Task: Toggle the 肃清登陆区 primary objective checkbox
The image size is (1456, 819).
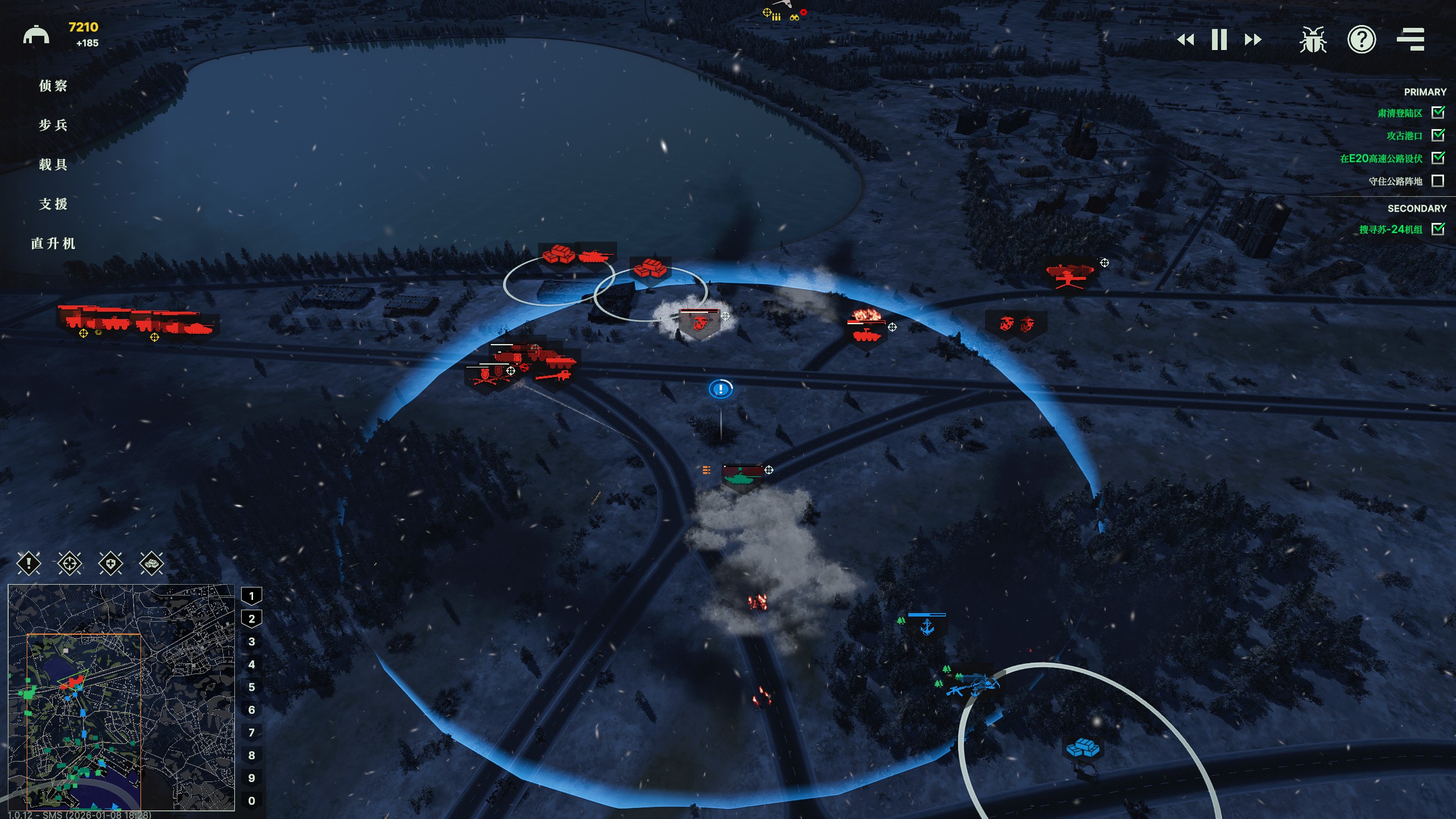Action: pos(1438,113)
